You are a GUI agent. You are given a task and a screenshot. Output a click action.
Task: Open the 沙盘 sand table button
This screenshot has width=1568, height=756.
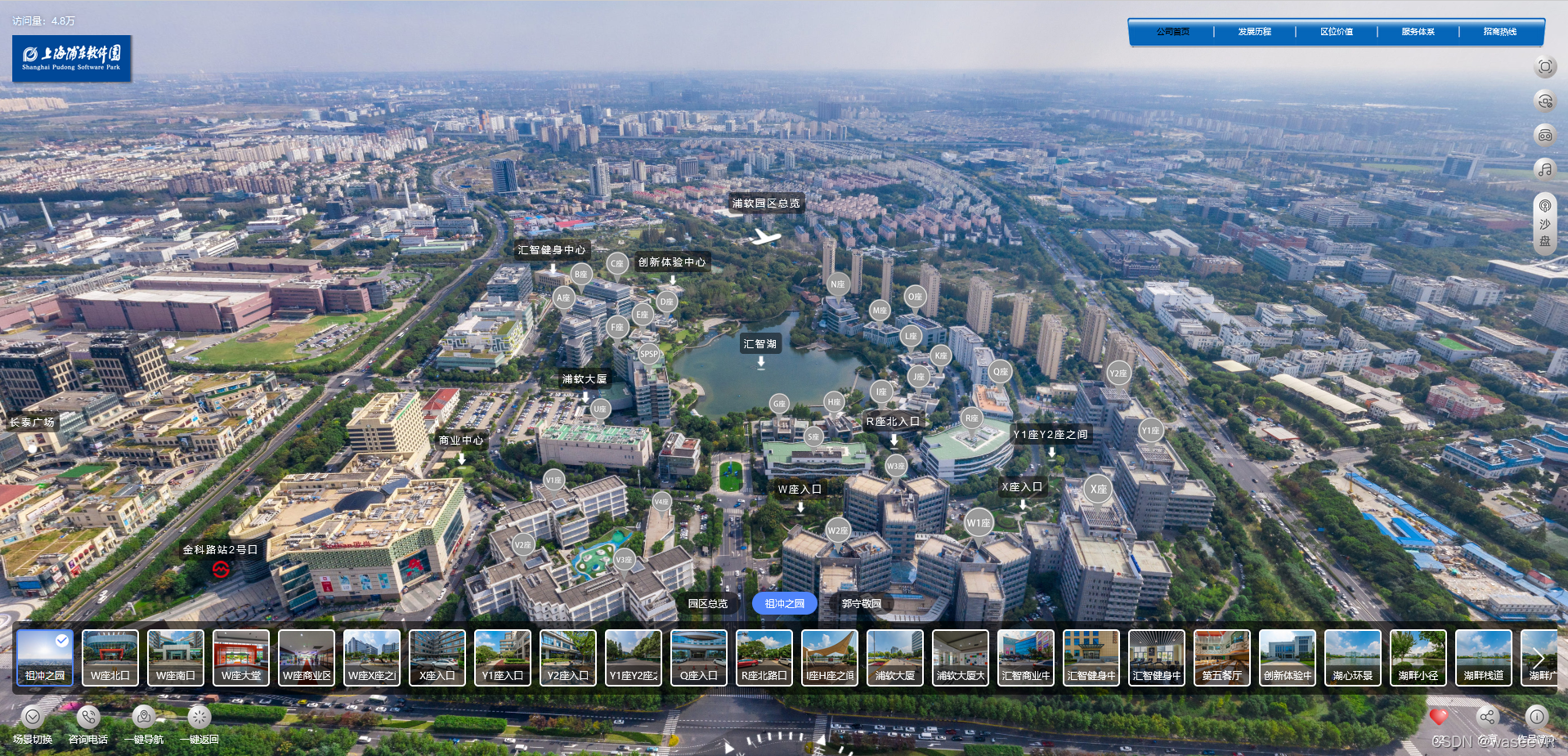click(x=1544, y=224)
